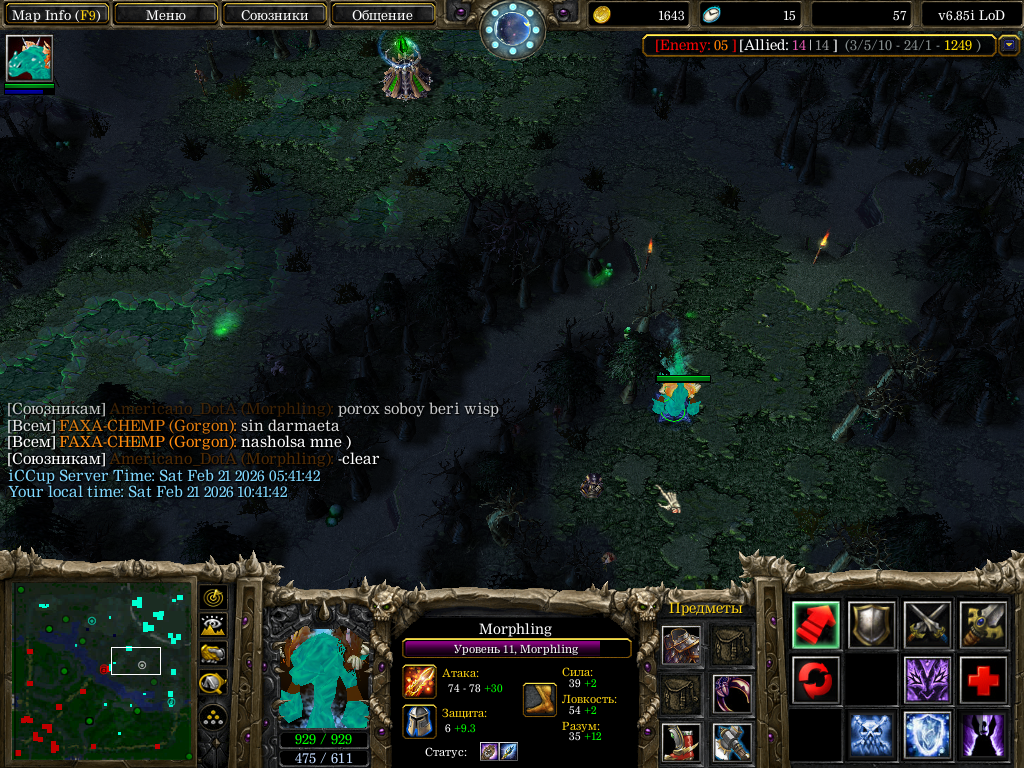Open hero skills with the red cross

pyautogui.click(x=984, y=680)
